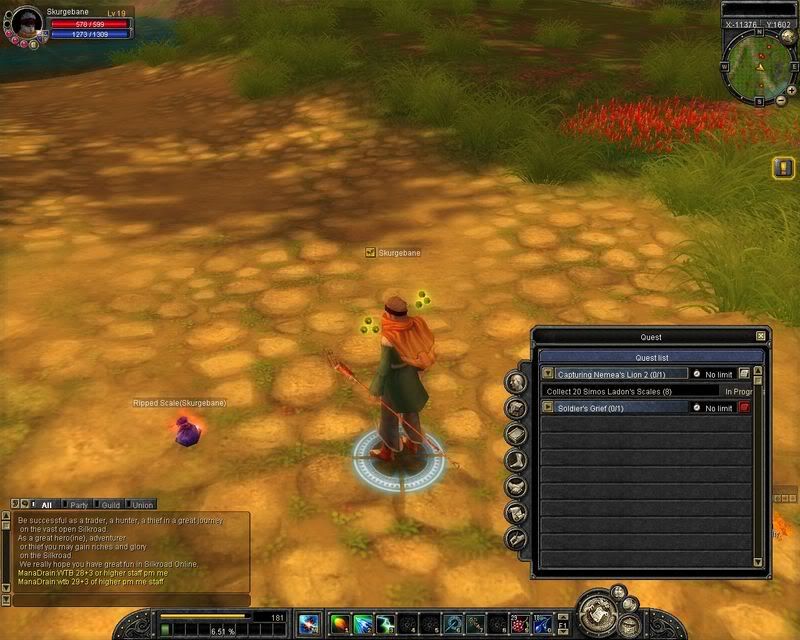Switch chat to the Party tab
This screenshot has width=800, height=640.
pyautogui.click(x=77, y=505)
